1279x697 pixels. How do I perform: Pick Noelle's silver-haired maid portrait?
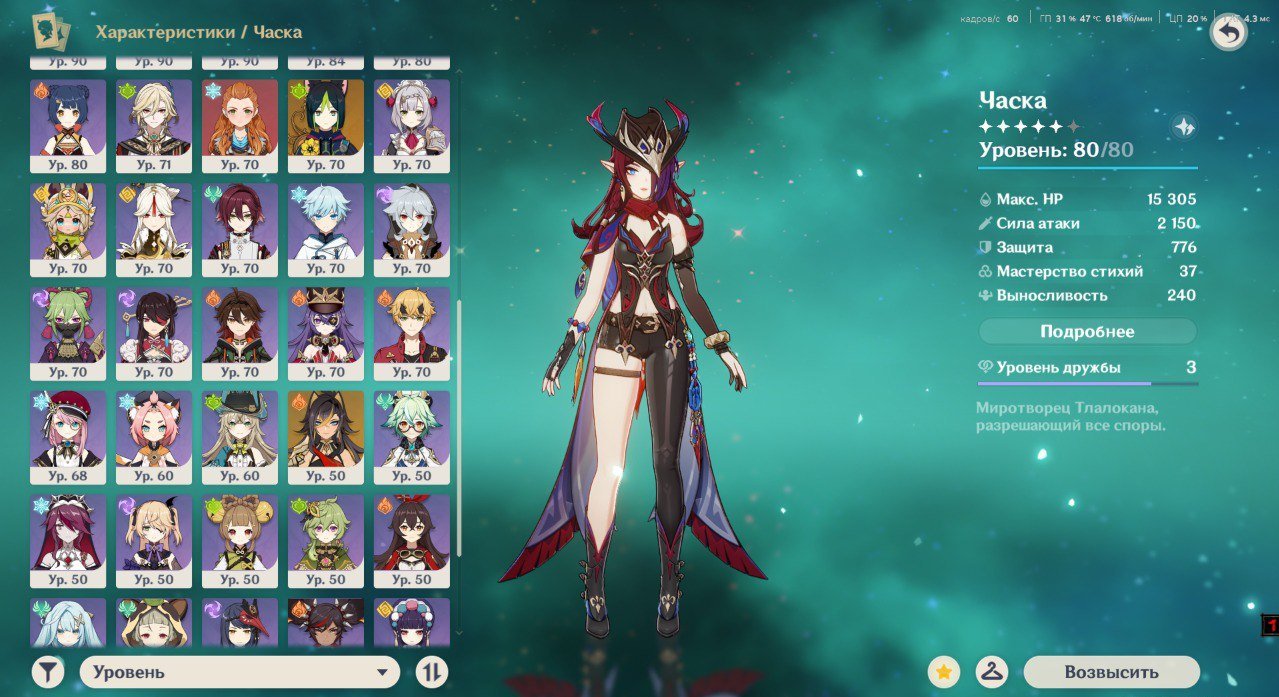click(412, 125)
